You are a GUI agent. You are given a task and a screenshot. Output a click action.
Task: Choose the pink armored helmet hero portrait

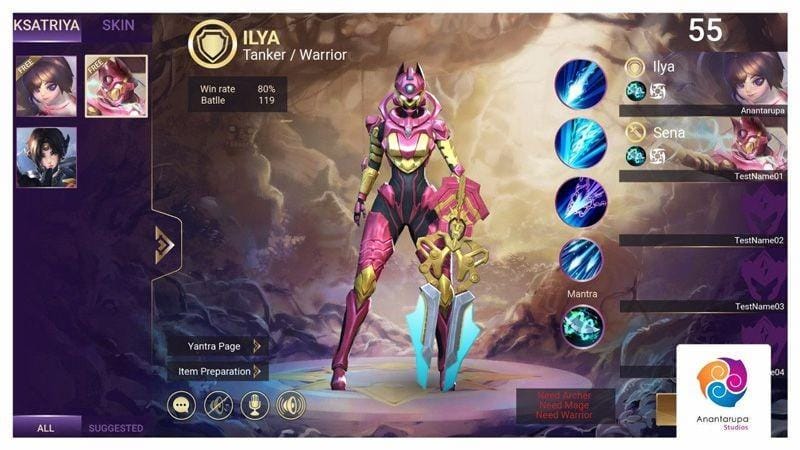[116, 86]
